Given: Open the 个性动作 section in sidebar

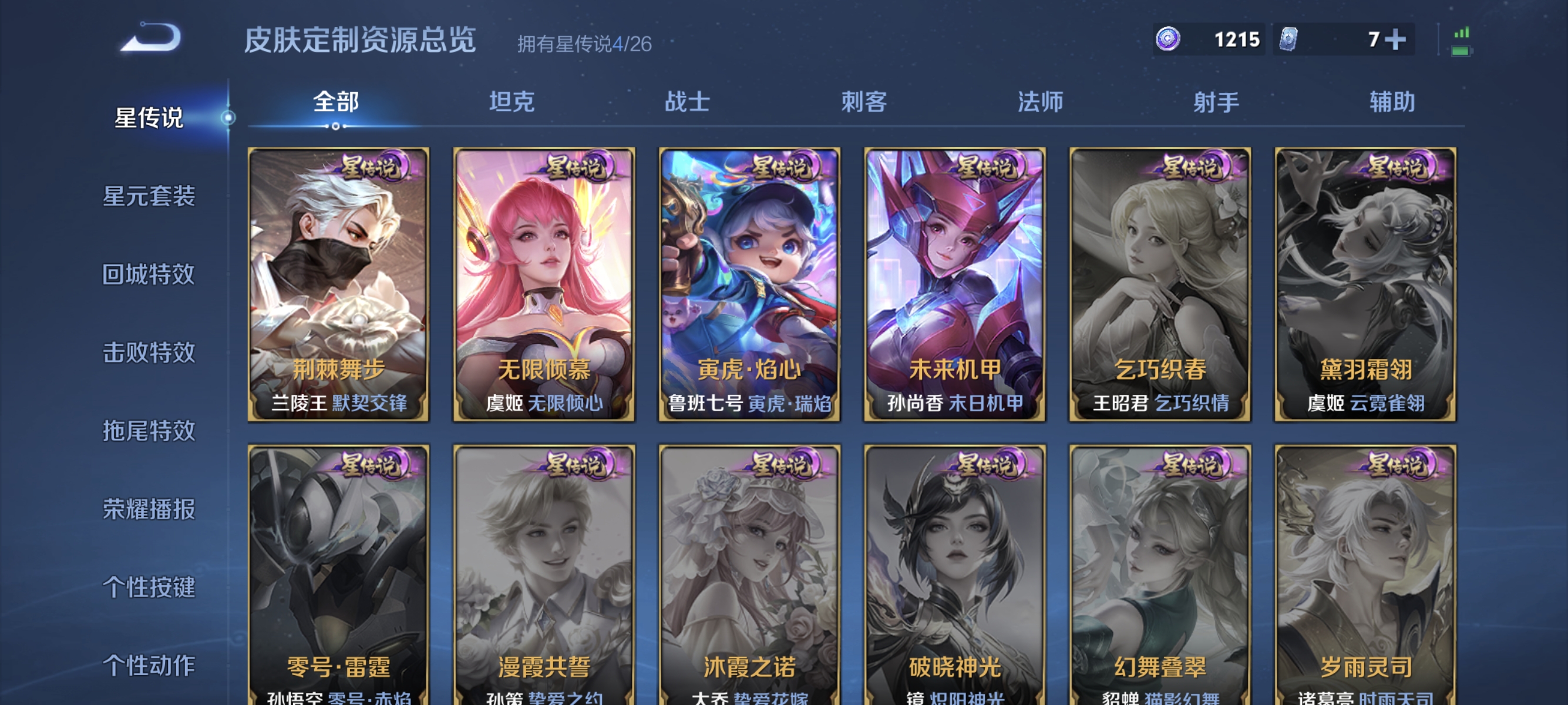Looking at the screenshot, I should coord(148,666).
